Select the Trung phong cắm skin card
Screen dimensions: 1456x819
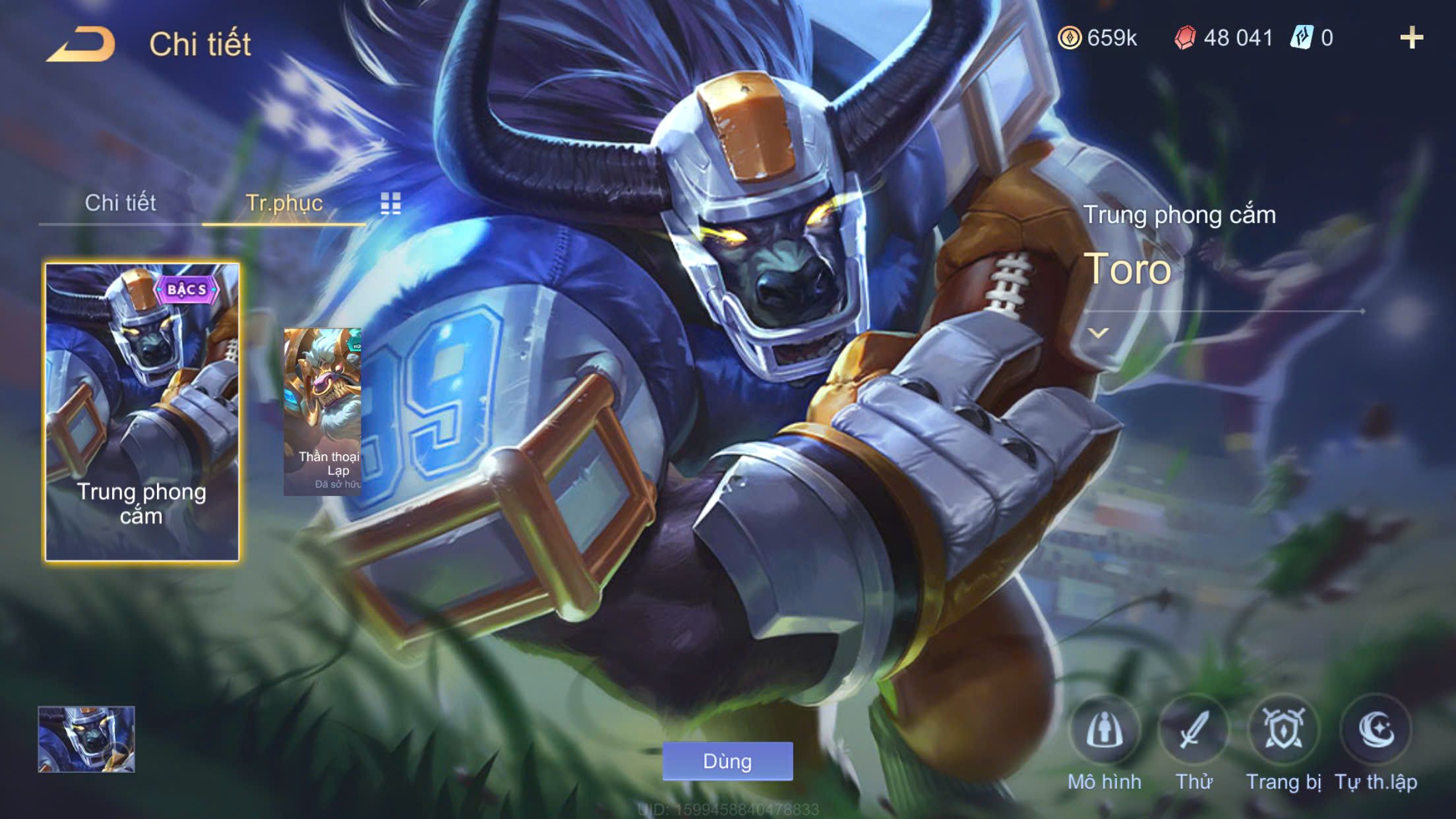(142, 412)
